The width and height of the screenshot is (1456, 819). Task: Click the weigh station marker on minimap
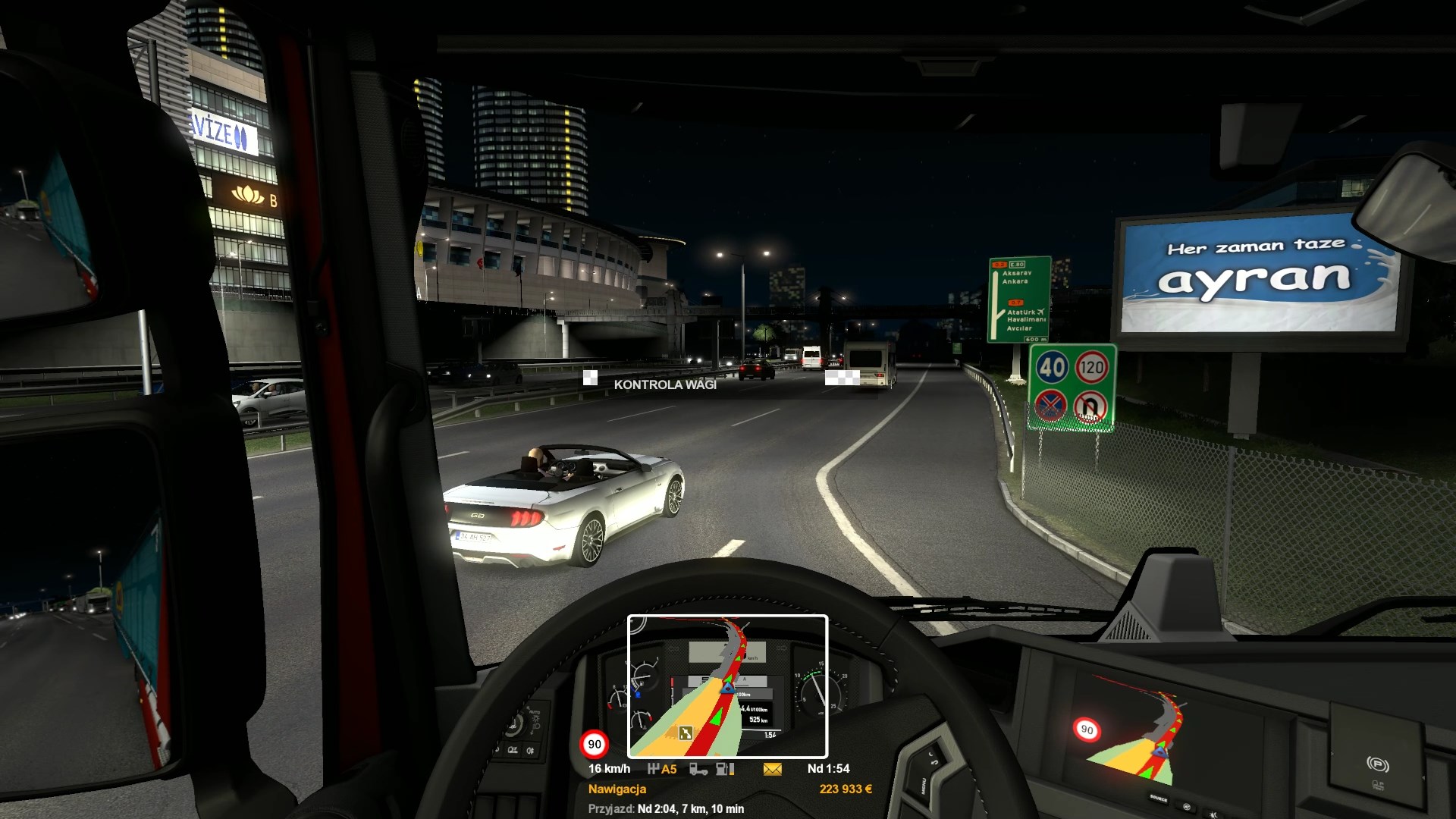pyautogui.click(x=686, y=733)
